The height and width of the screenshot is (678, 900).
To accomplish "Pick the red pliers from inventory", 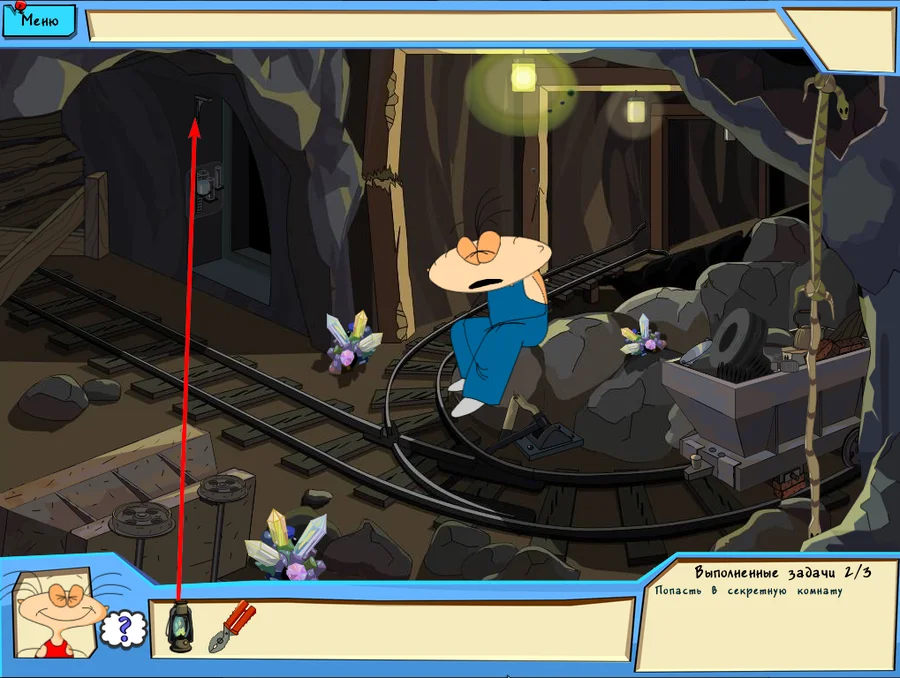I will click(x=231, y=627).
